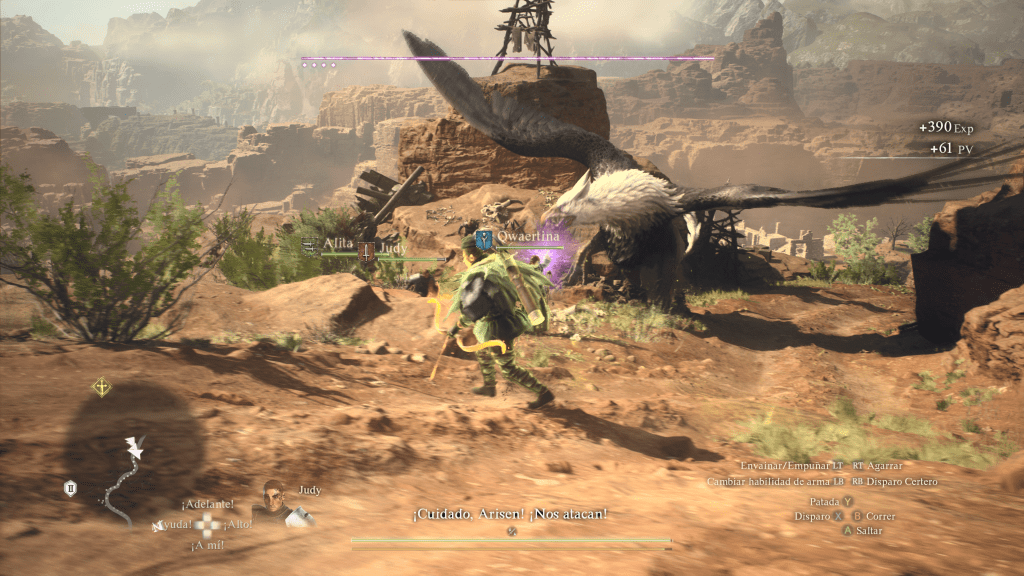Click the pause badge beside the minimap

click(70, 488)
